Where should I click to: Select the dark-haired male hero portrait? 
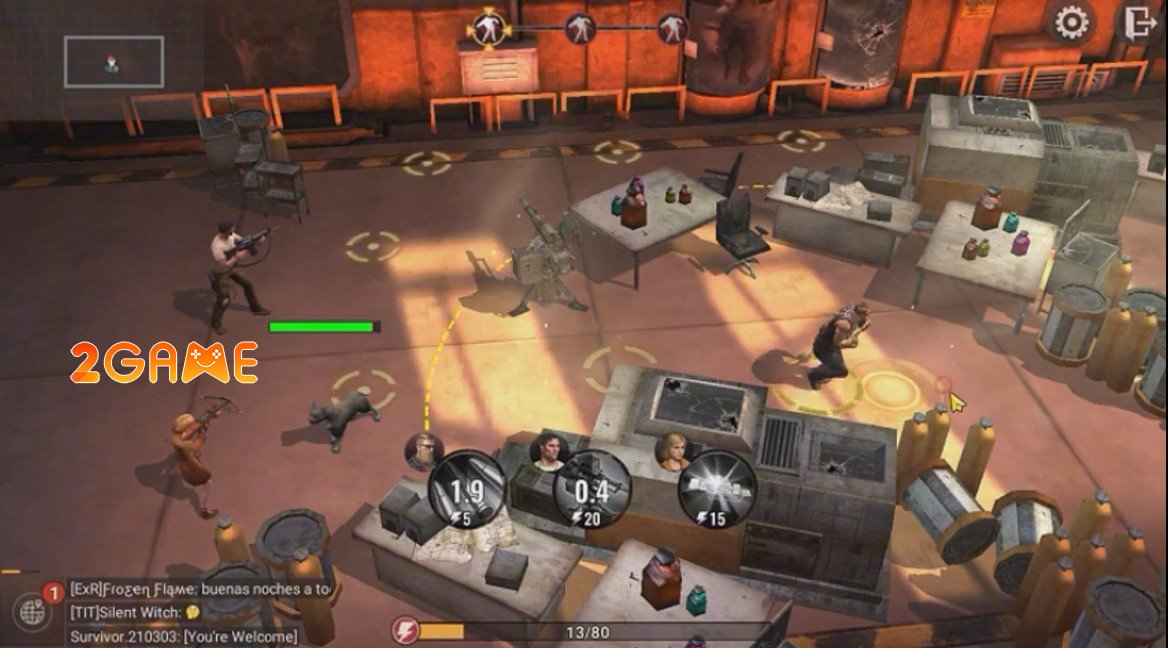(x=546, y=450)
